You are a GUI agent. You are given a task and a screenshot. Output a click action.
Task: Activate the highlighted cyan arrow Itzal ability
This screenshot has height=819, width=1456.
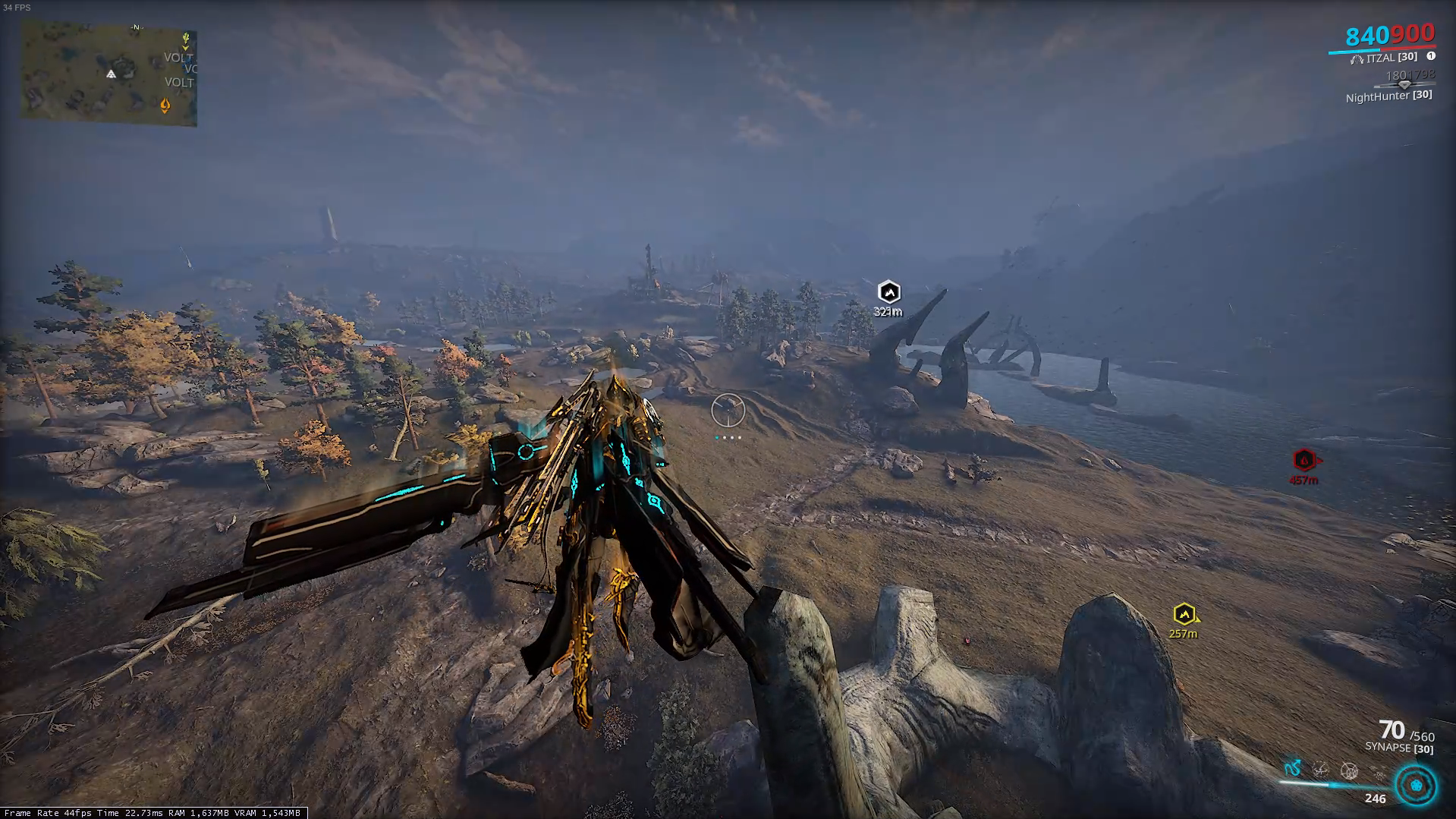[x=1293, y=769]
